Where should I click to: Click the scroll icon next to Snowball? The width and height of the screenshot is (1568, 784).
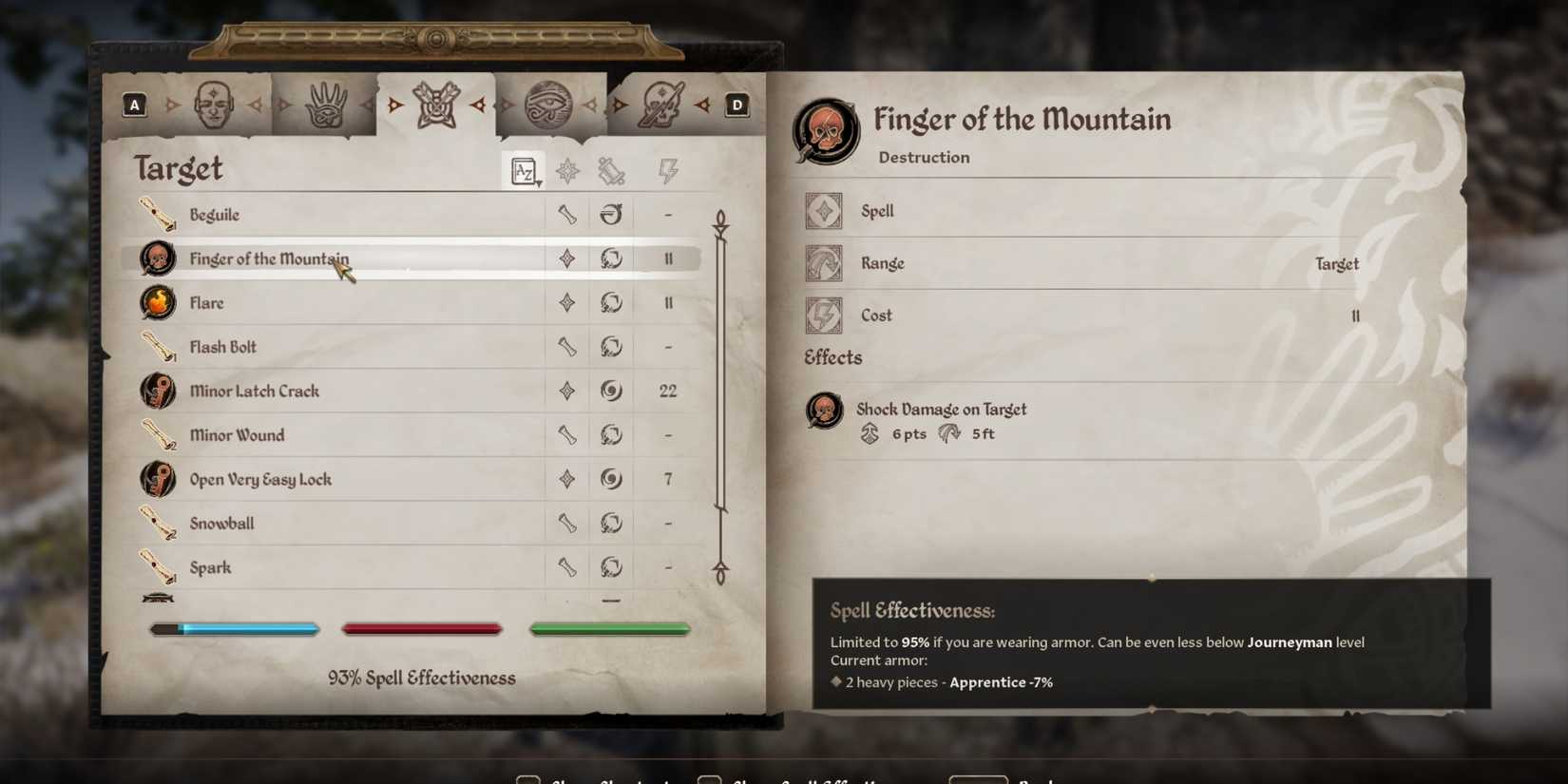pyautogui.click(x=158, y=523)
